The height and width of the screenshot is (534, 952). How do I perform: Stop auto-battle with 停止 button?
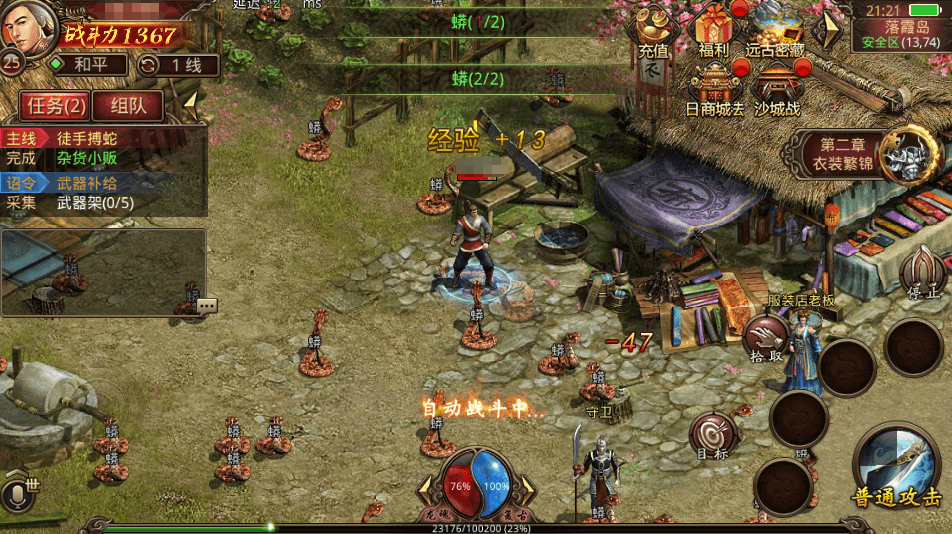click(x=922, y=274)
